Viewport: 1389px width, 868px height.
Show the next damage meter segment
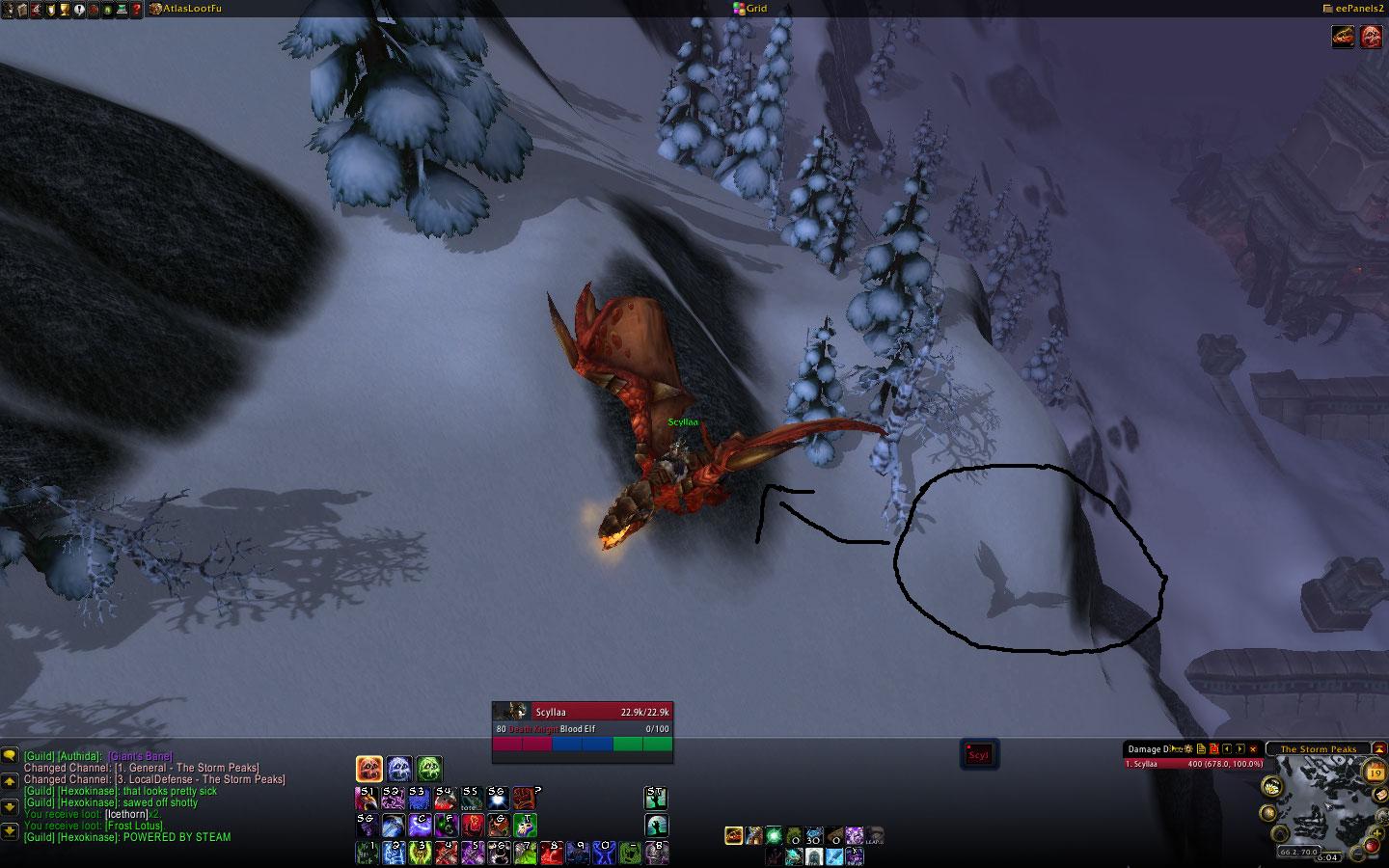click(x=1239, y=748)
